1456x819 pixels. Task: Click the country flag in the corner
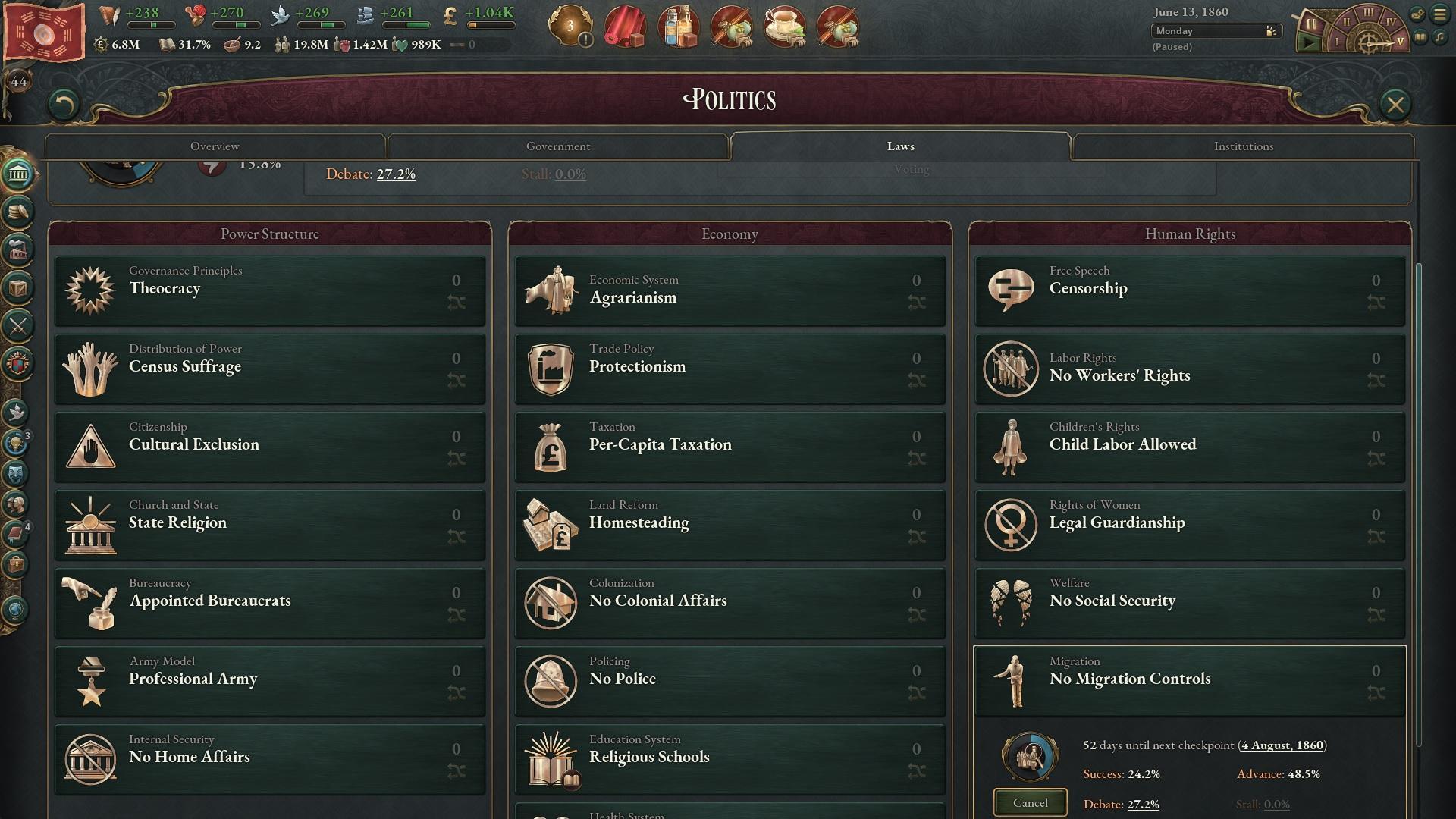(x=44, y=32)
